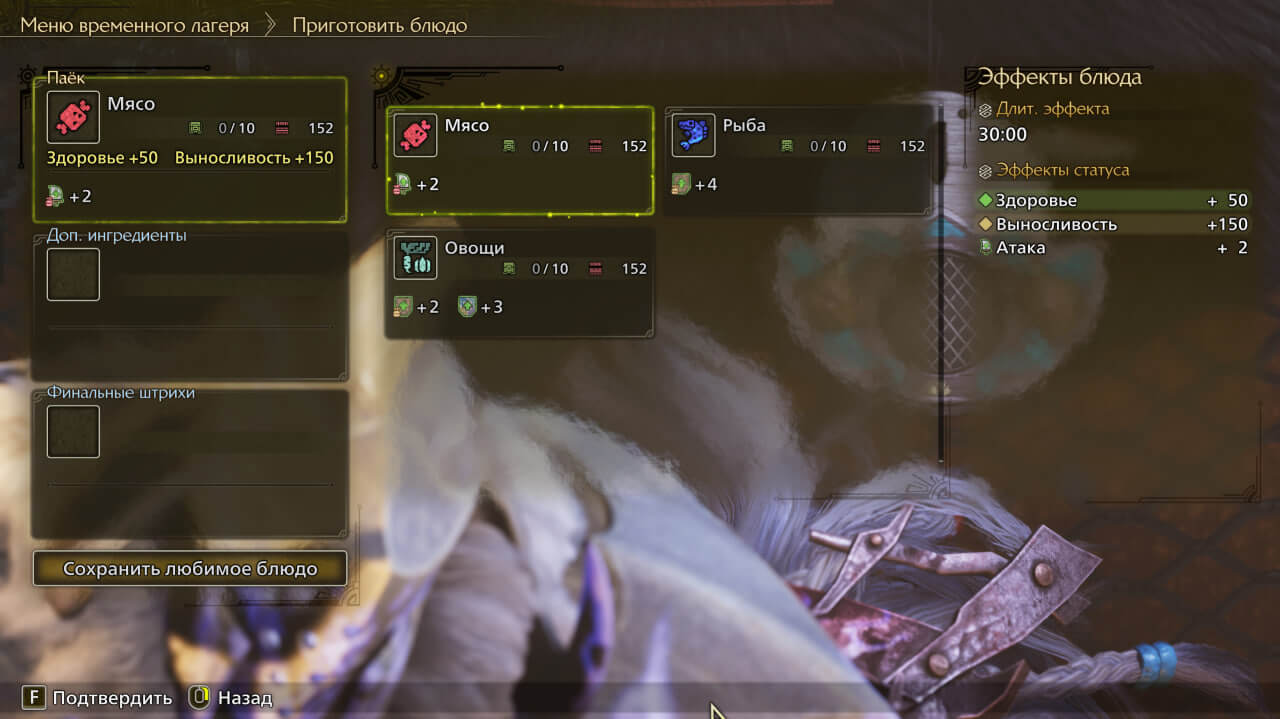Image resolution: width=1280 pixels, height=719 pixels.
Task: Select the Паёк slot holding Мясо
Action: tap(190, 149)
